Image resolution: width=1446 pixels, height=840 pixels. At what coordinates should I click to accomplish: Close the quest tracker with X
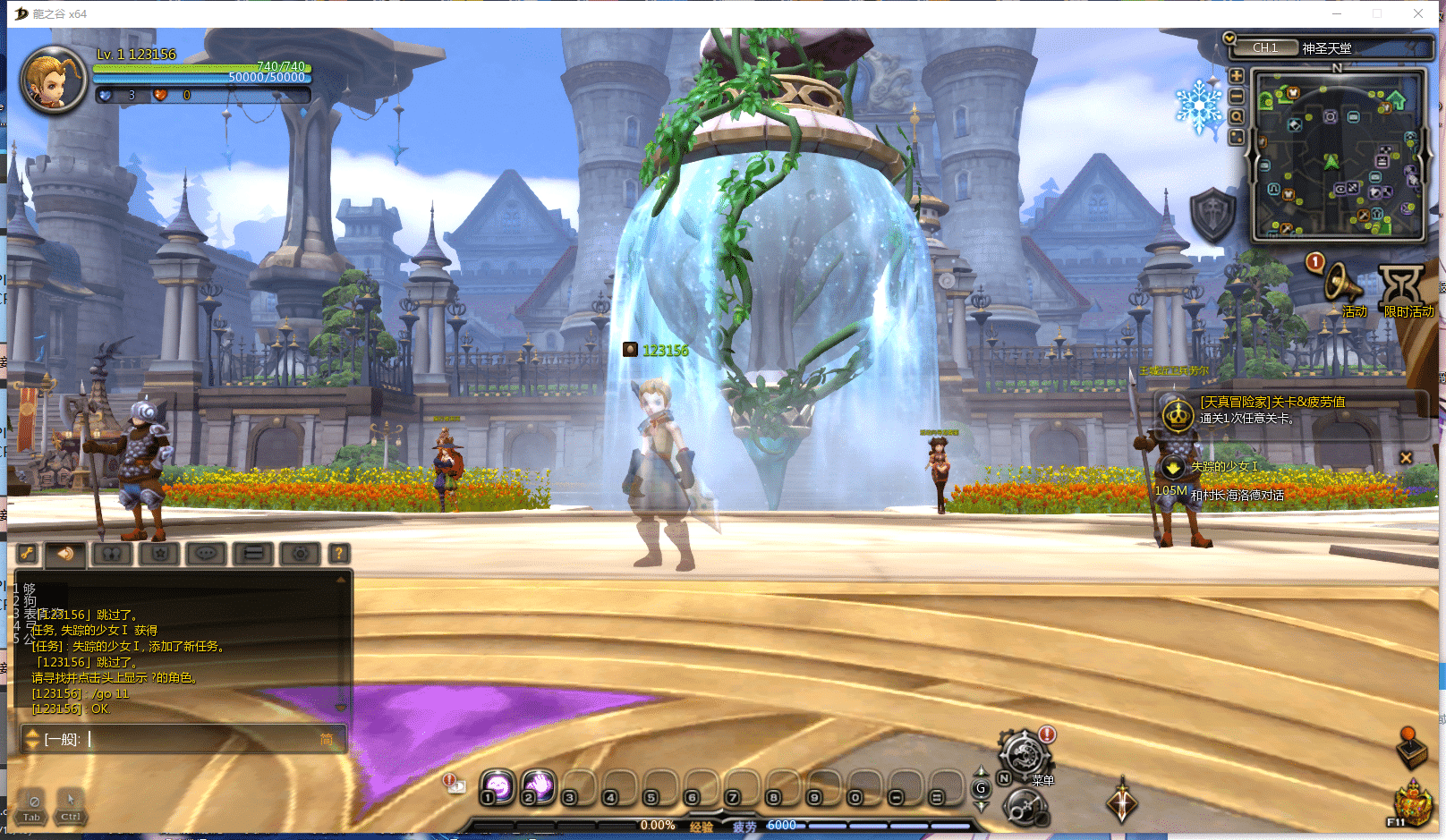pyautogui.click(x=1406, y=458)
